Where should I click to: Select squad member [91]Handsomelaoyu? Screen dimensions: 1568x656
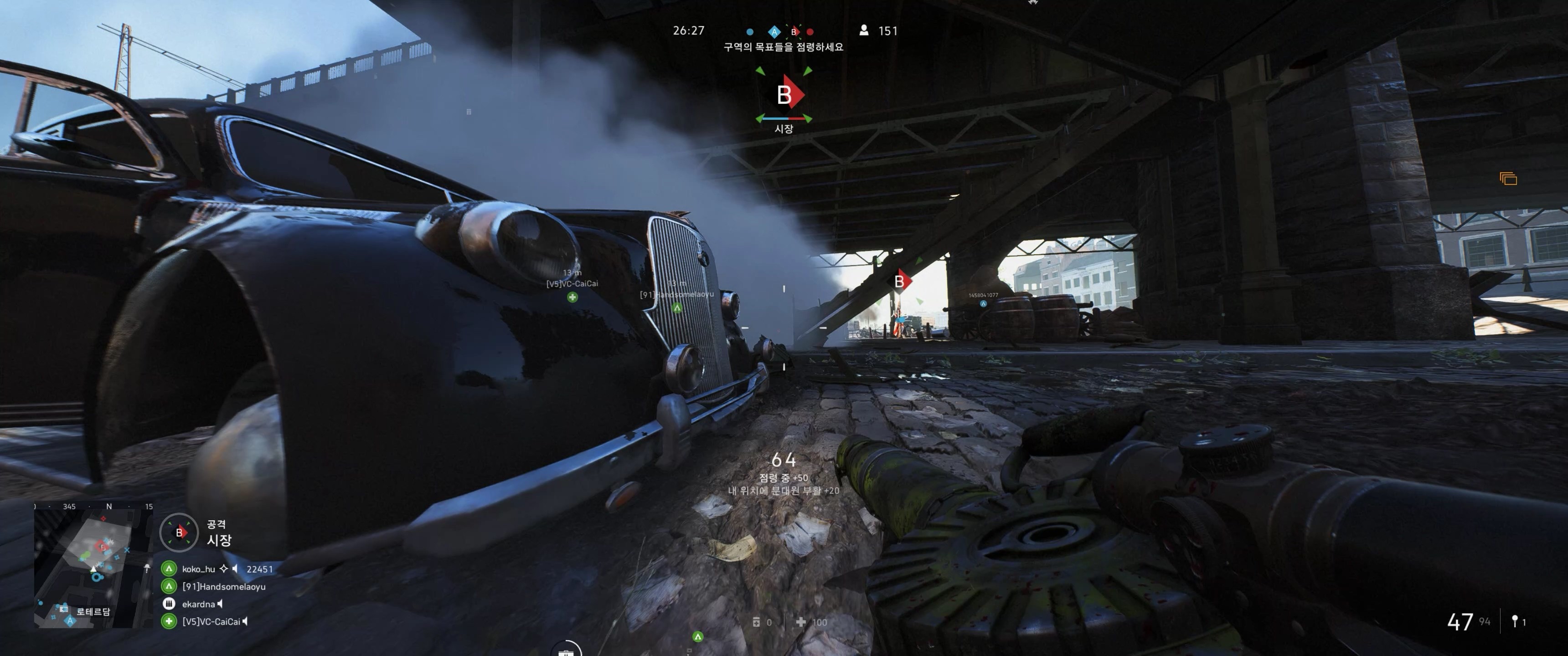[x=223, y=587]
